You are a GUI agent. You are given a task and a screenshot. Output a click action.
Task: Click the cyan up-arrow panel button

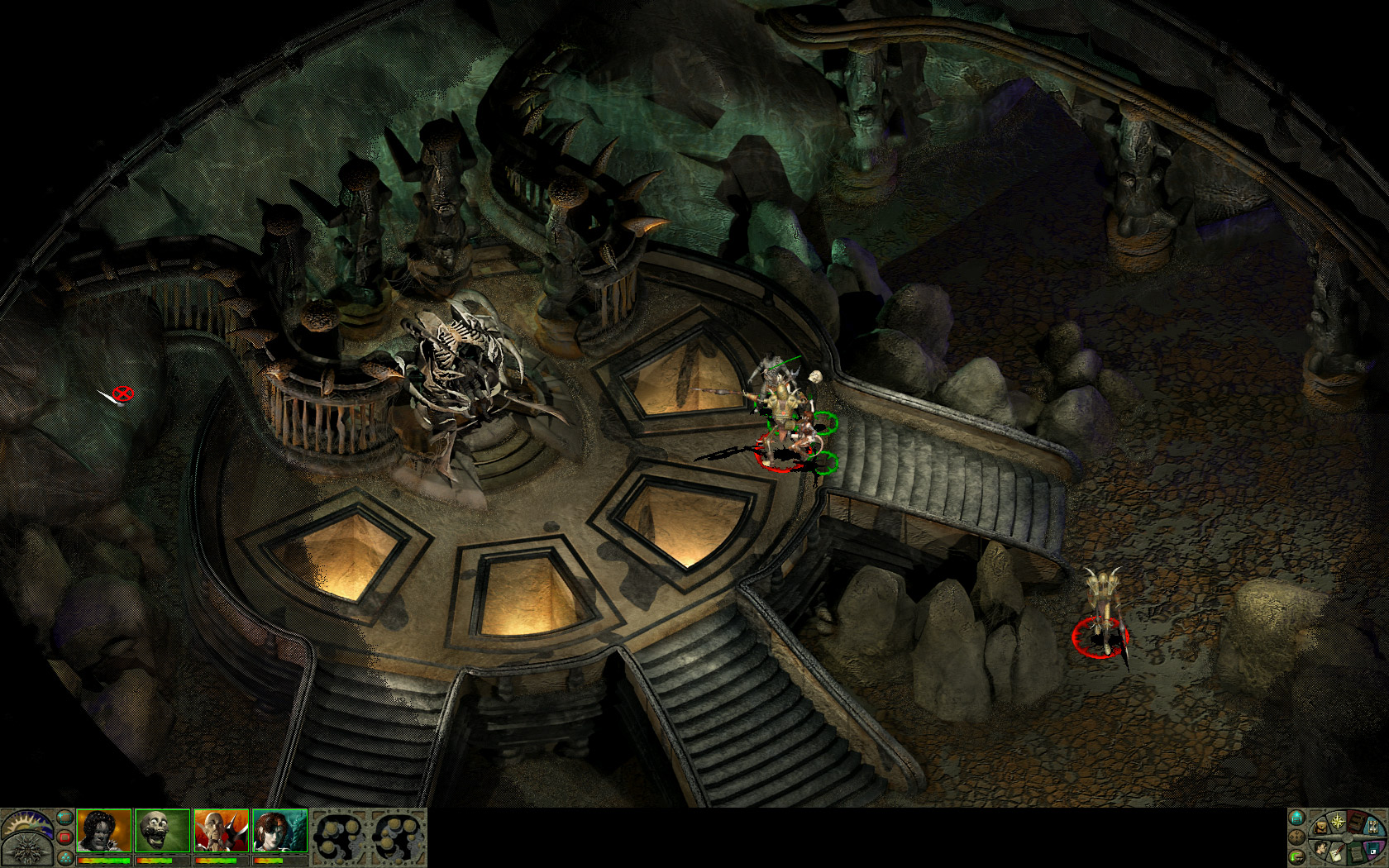point(1296,818)
